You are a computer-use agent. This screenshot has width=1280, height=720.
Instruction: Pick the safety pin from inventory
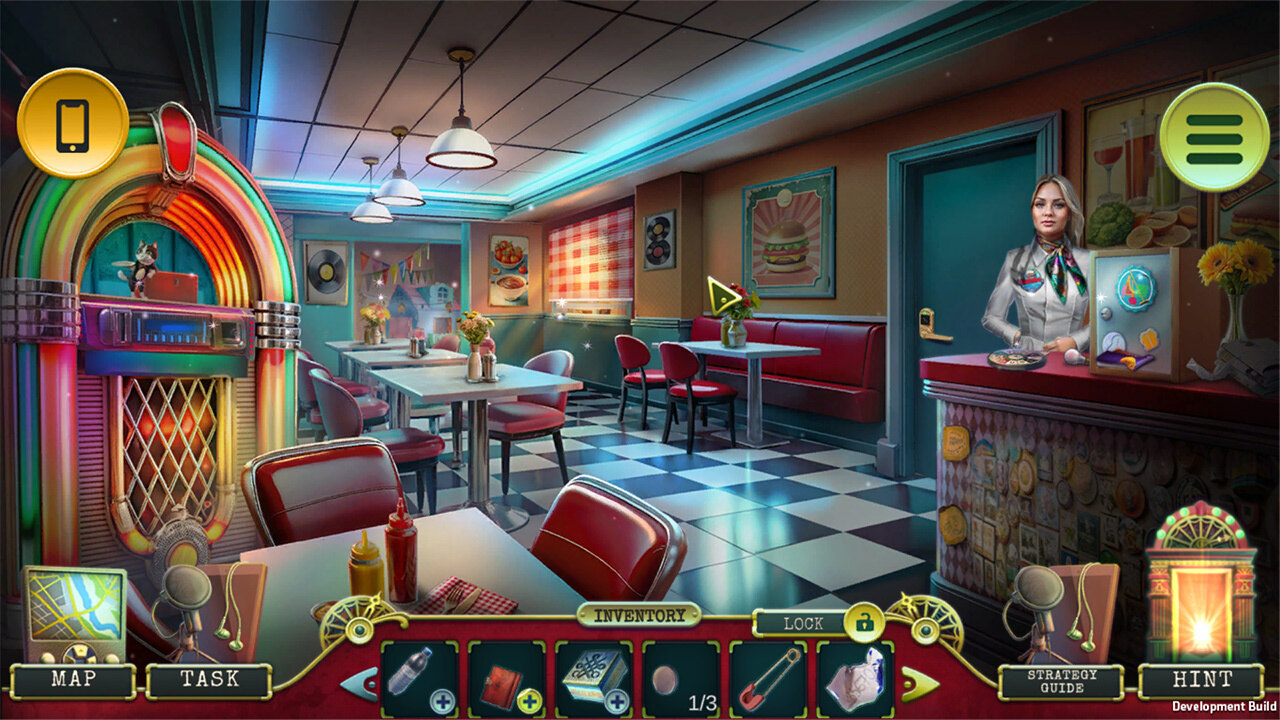768,678
